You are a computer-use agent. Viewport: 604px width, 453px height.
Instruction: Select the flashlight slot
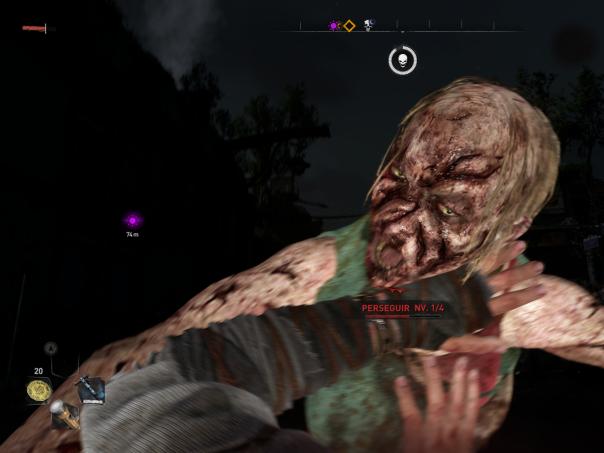64,412
